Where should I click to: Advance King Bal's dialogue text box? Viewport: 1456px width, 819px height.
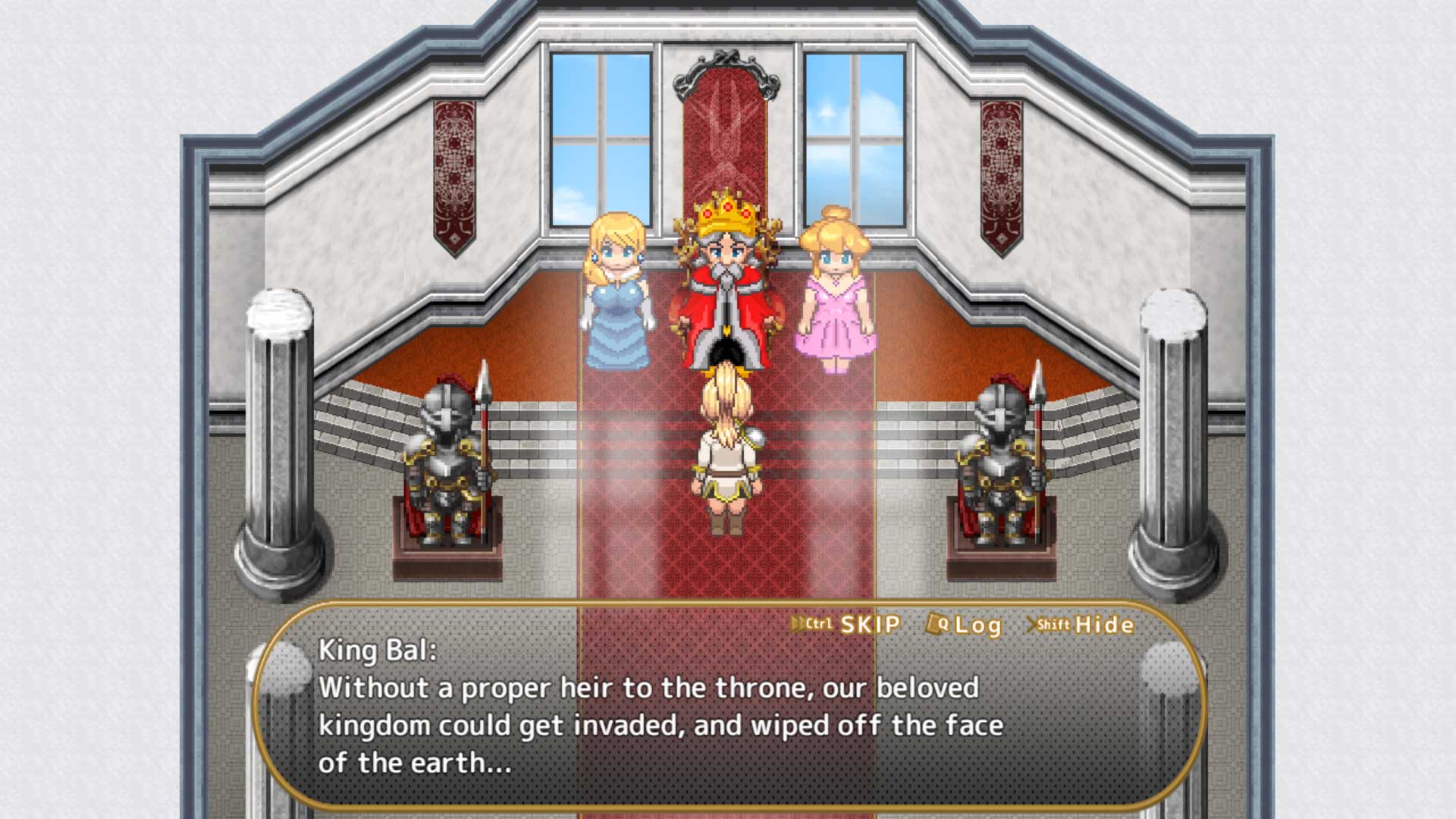pos(660,725)
